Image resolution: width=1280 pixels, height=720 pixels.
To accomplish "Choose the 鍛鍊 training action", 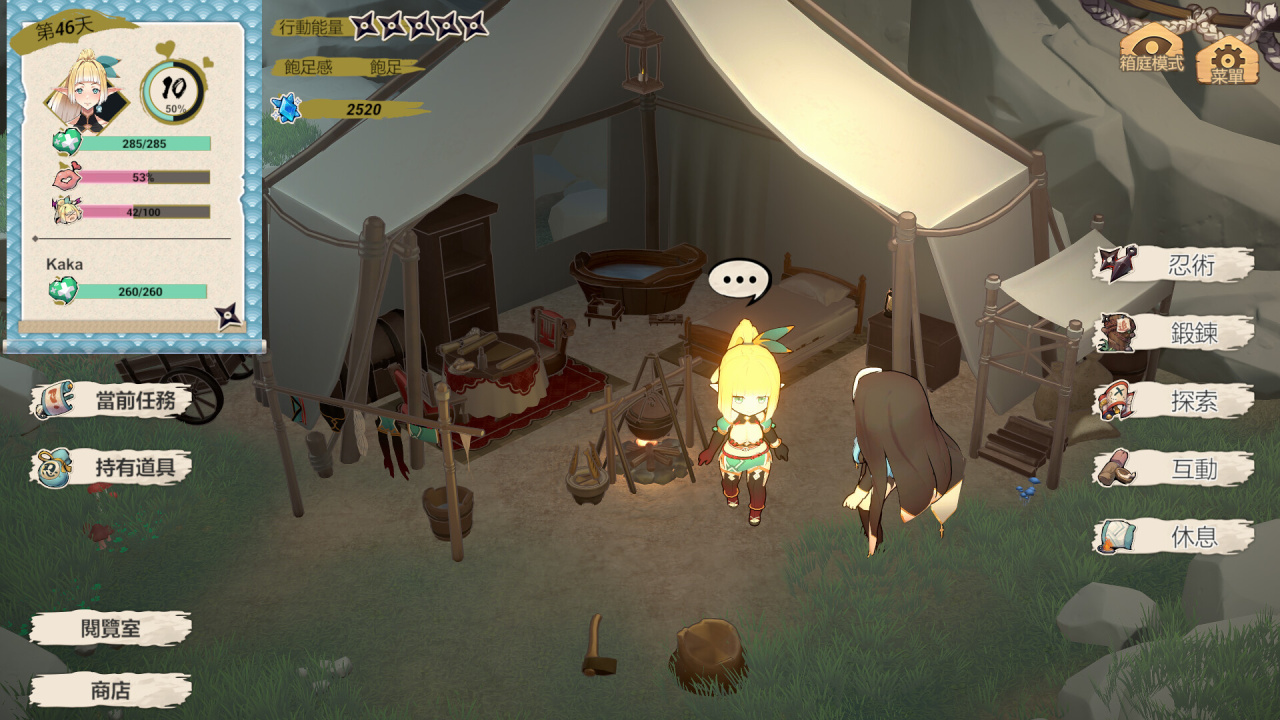I will (1175, 333).
